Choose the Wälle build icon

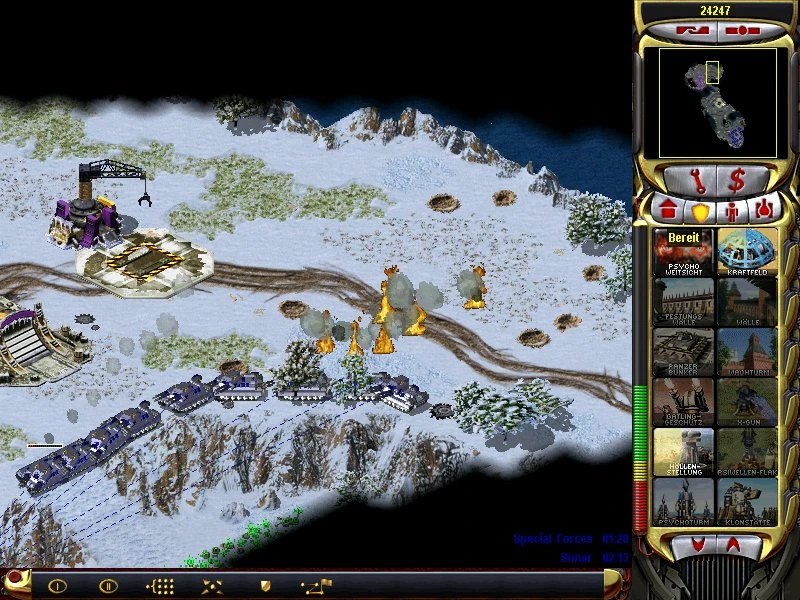(747, 303)
